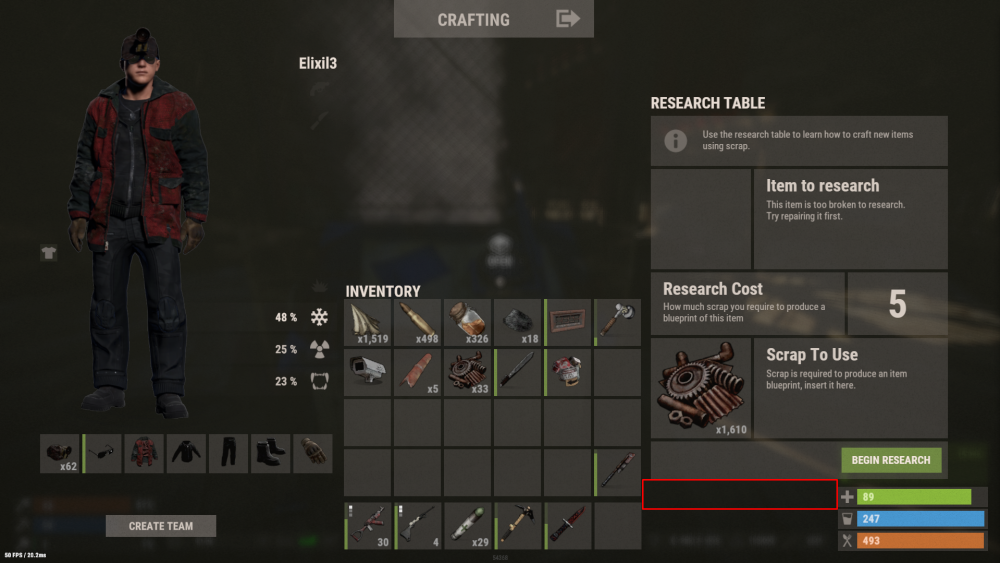Select the rifle ammo stack of 498
The height and width of the screenshot is (563, 1000).
click(418, 323)
